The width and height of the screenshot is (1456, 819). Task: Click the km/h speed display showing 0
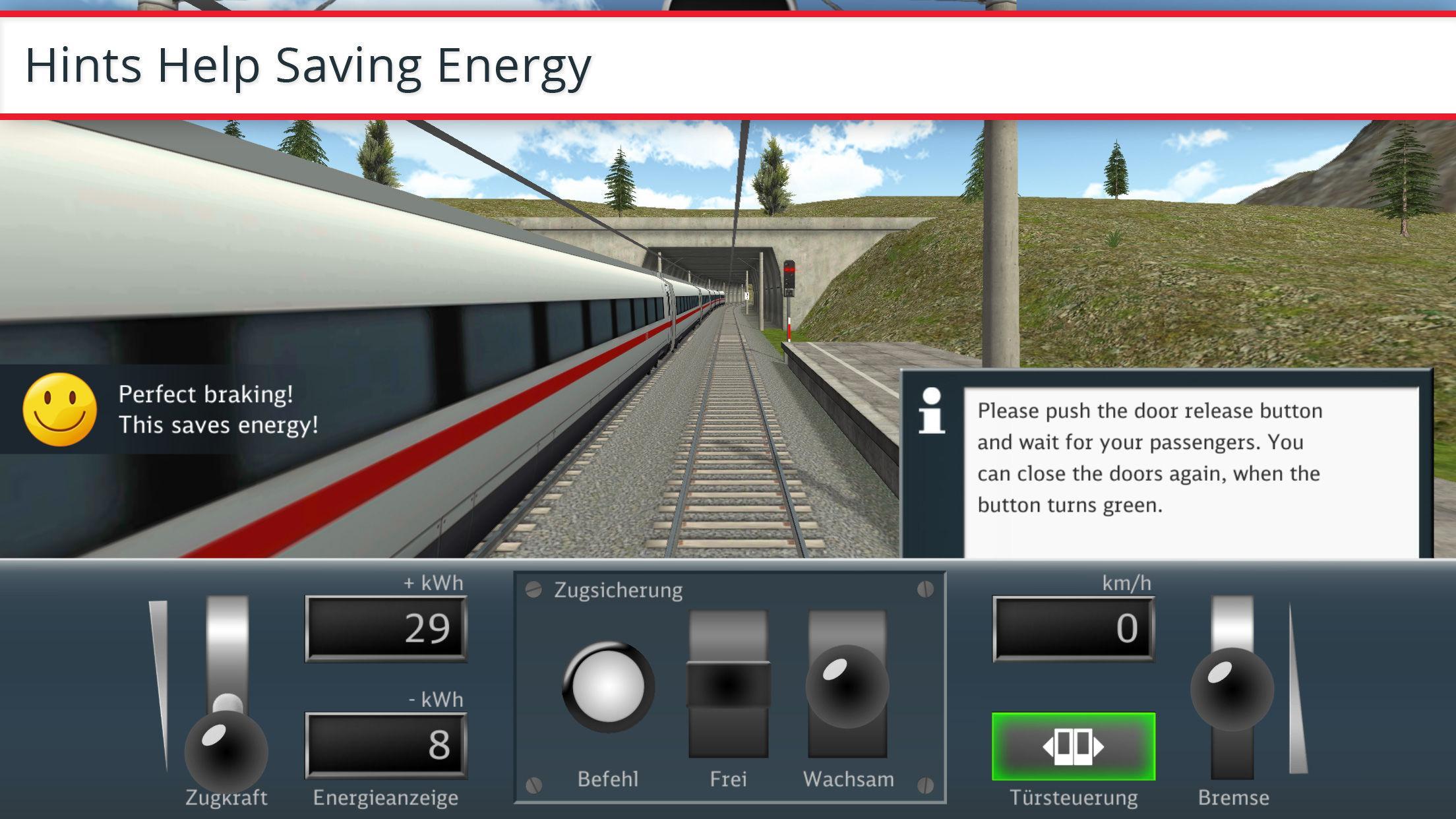[x=1072, y=626]
